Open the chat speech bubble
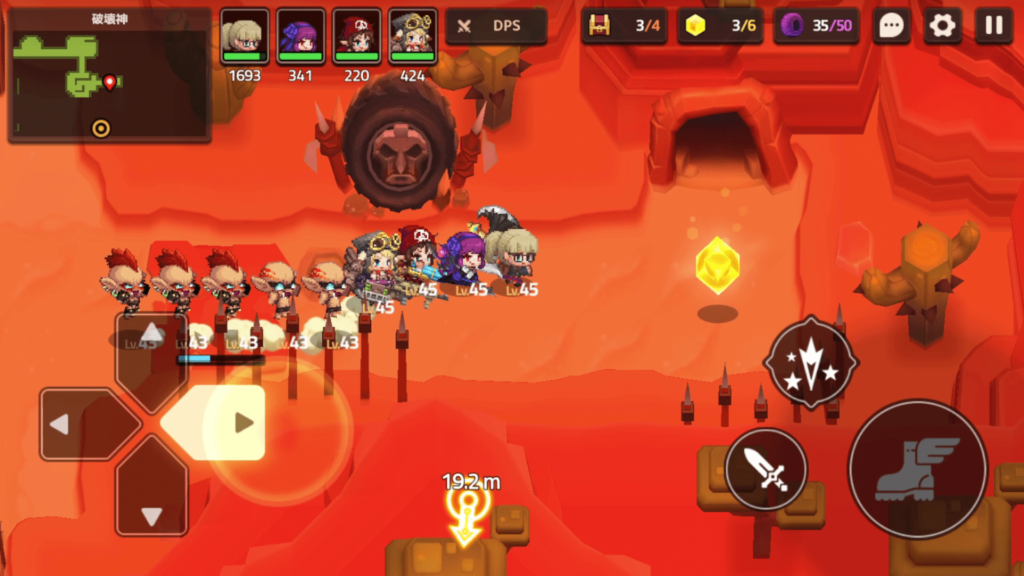The height and width of the screenshot is (576, 1024). coord(890,26)
